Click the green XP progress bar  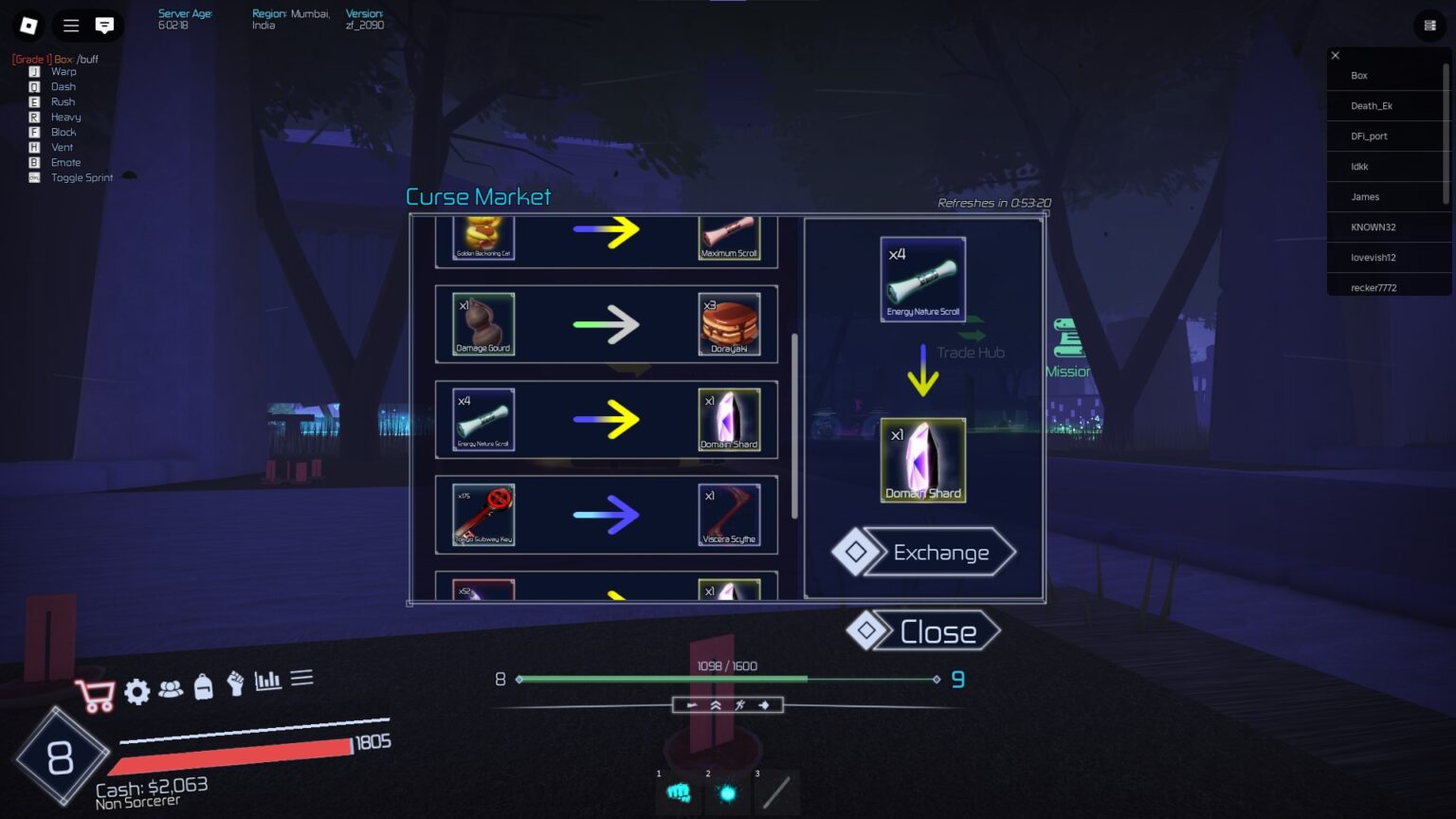[664, 679]
